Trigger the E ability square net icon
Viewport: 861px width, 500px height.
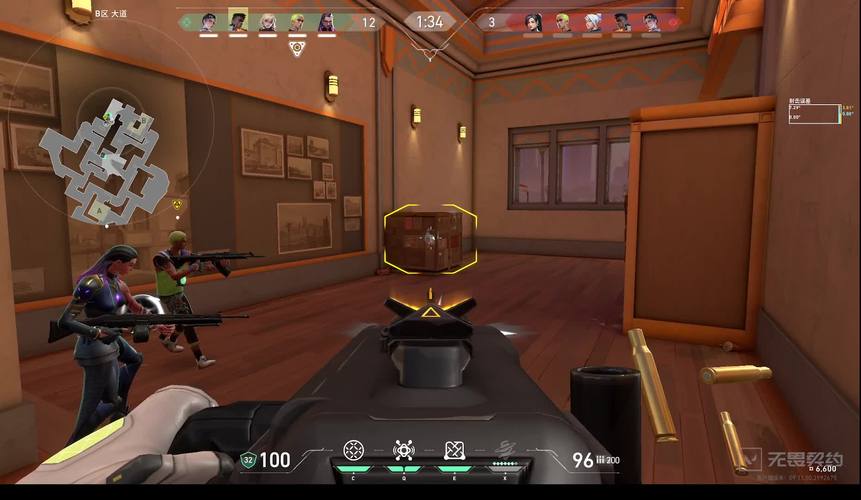click(454, 451)
